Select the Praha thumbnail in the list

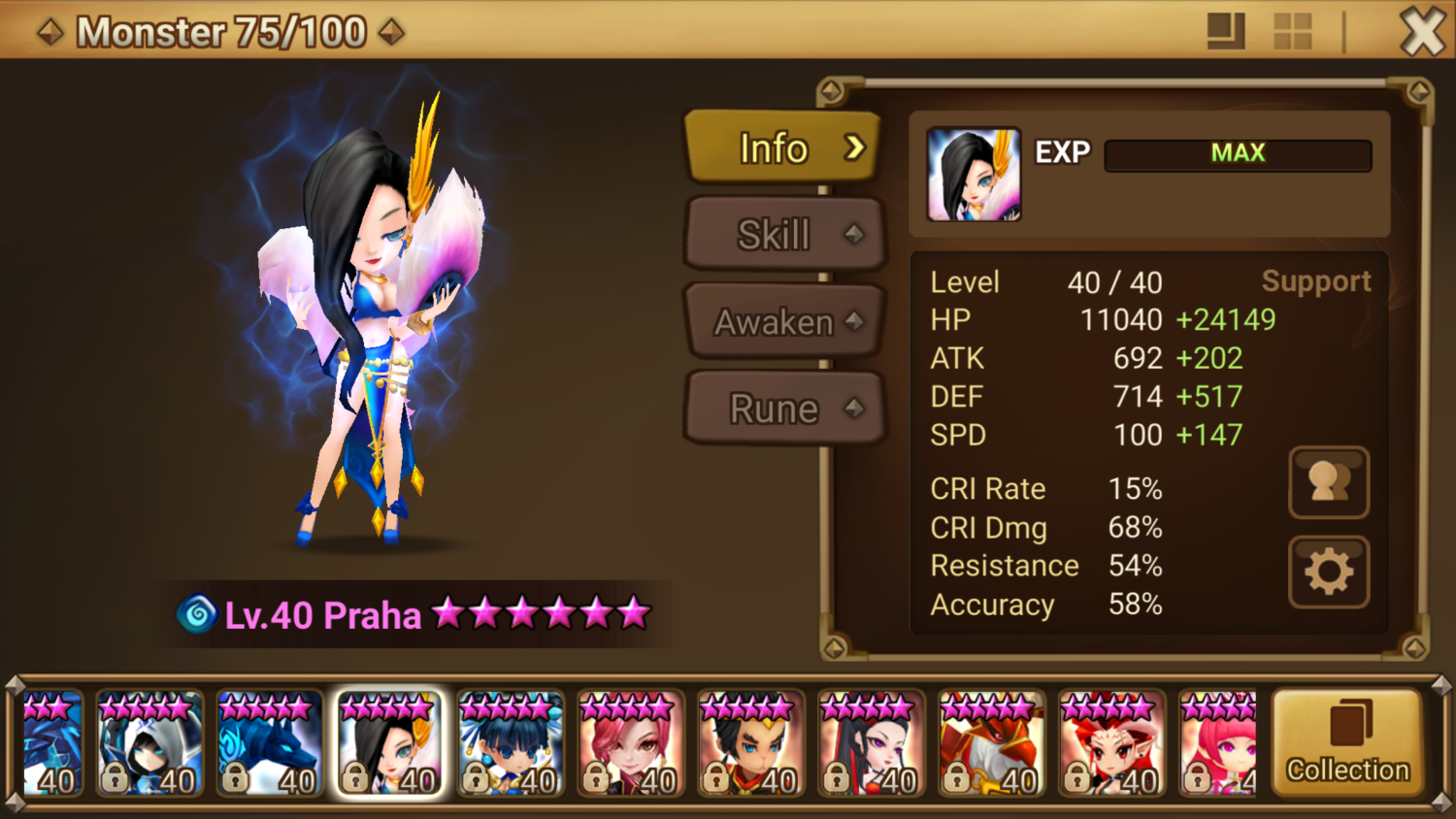coord(389,744)
